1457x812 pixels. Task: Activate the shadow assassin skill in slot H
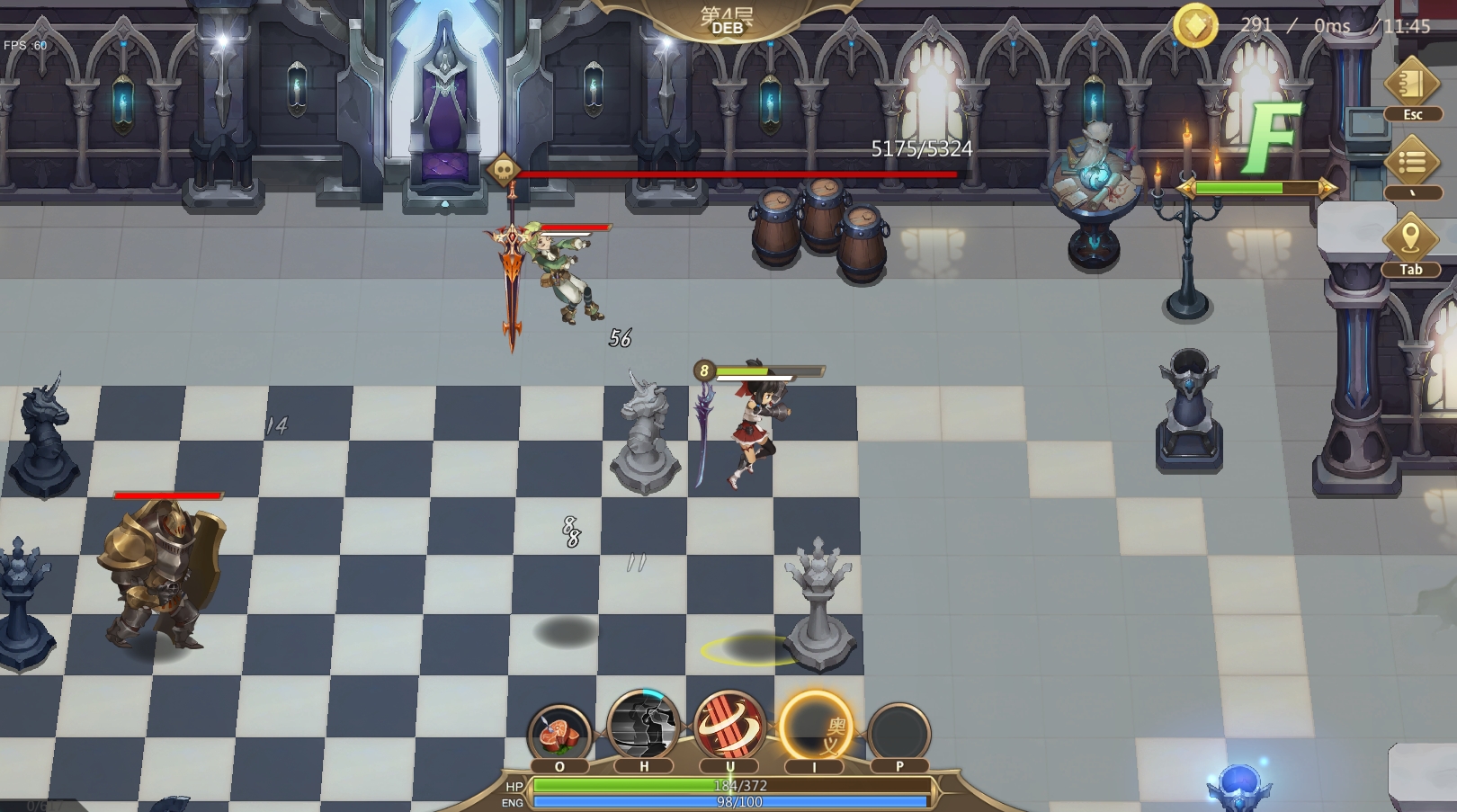pyautogui.click(x=643, y=727)
